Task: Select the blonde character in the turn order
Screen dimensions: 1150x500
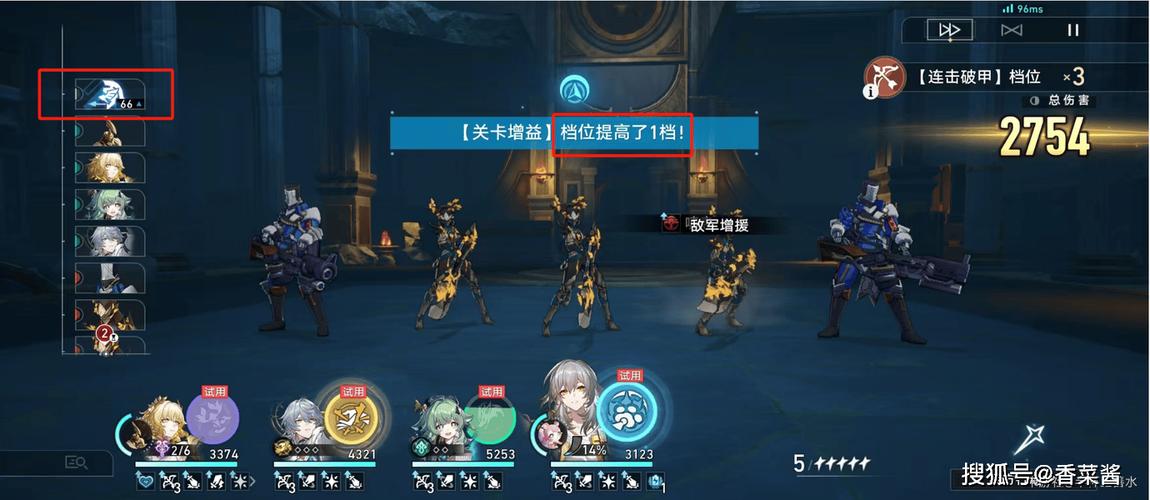Action: (x=110, y=168)
